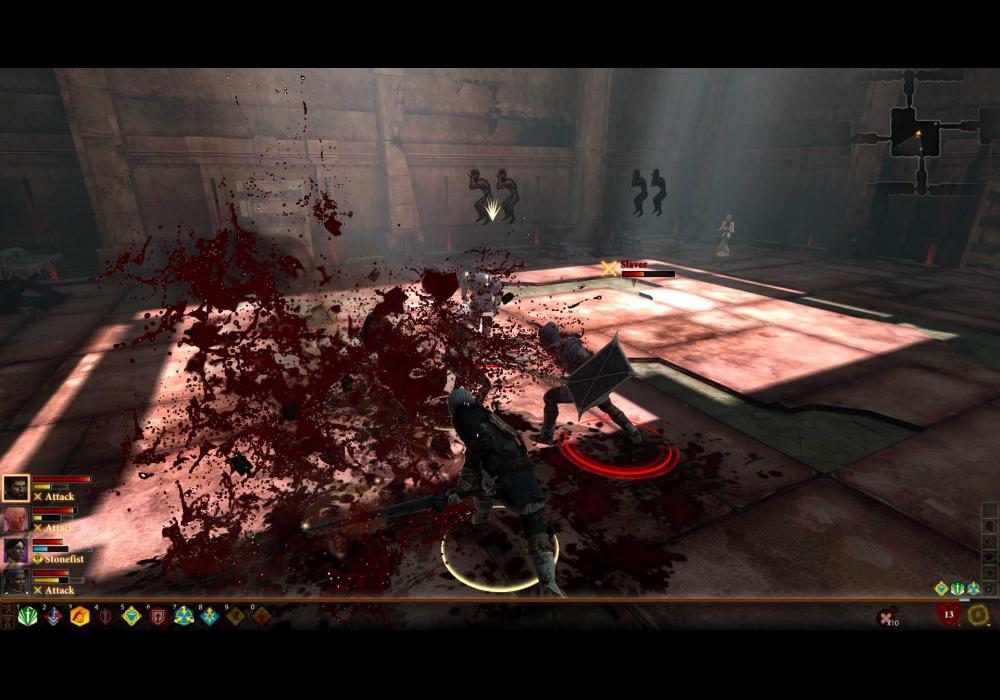This screenshot has height=700, width=1000.
Task: Activate the dark red shield ability in slot 4
Action: click(105, 616)
